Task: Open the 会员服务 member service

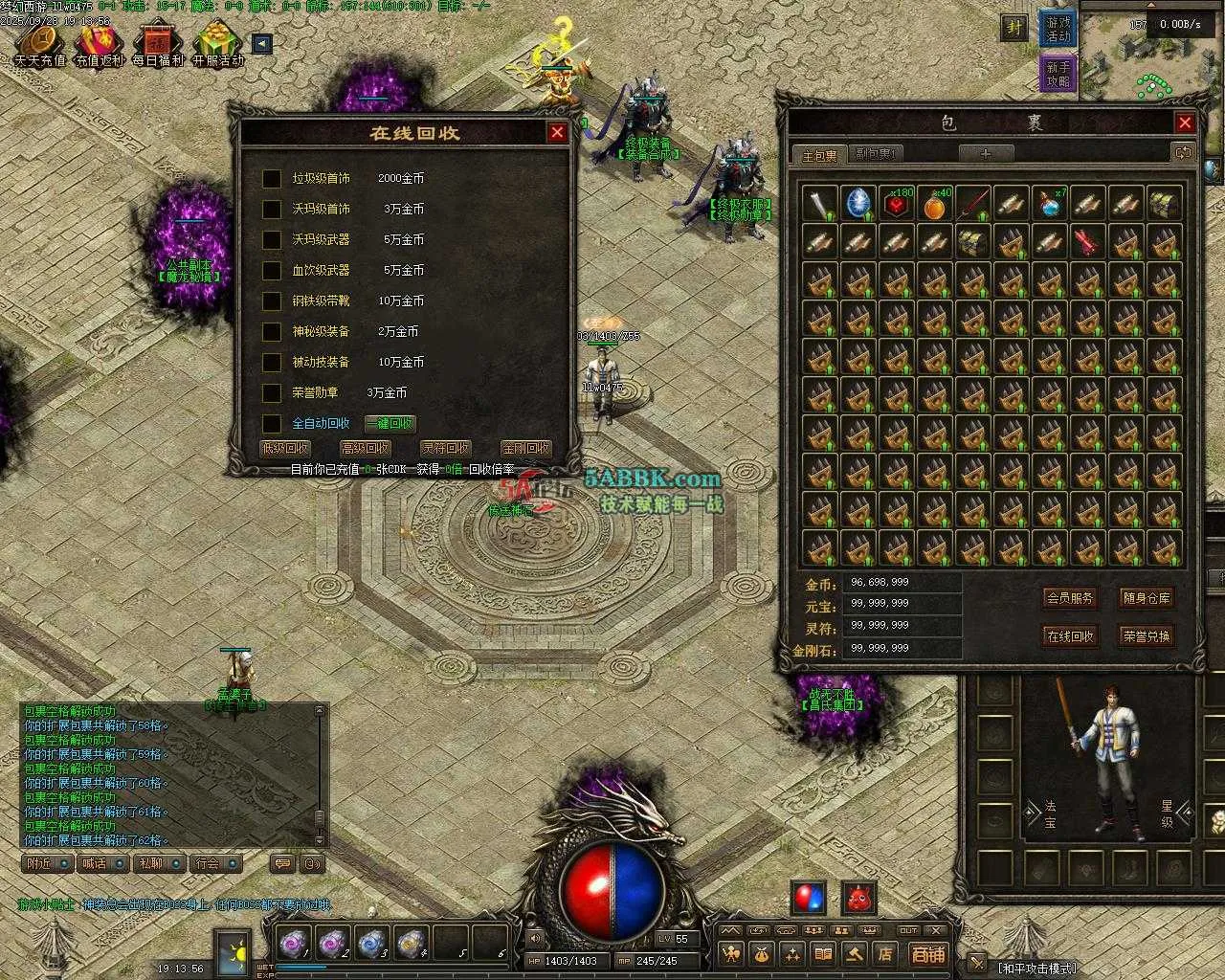Action: [x=1069, y=598]
